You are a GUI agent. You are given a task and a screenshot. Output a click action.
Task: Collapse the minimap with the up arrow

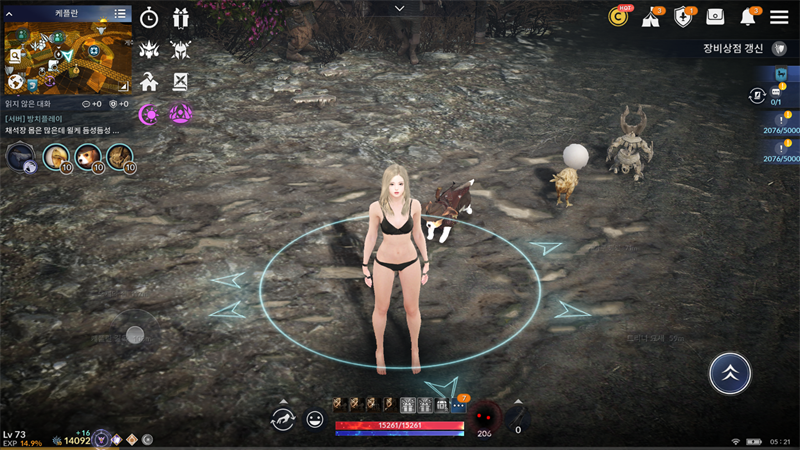pyautogui.click(x=10, y=13)
